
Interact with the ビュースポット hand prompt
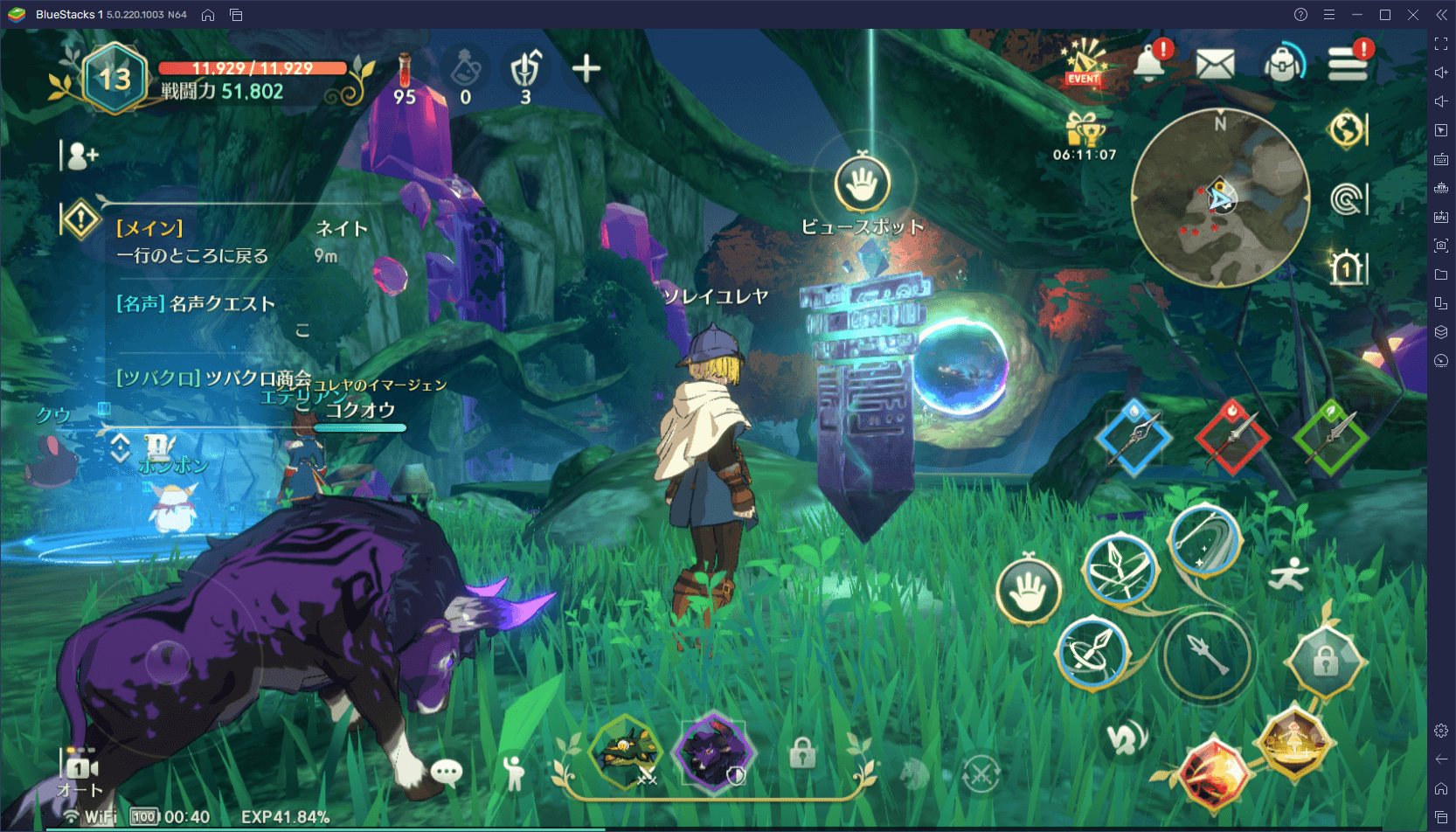click(863, 183)
